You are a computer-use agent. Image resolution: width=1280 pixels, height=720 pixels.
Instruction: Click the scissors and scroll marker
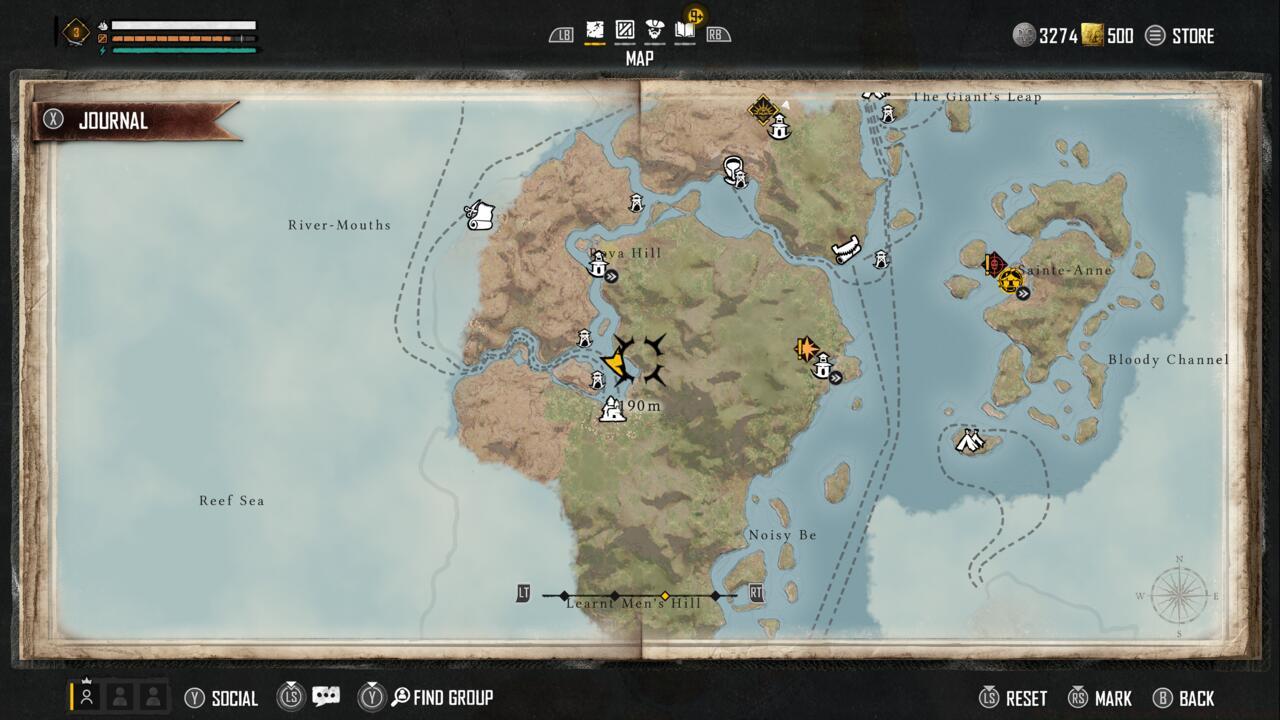pyautogui.click(x=480, y=215)
